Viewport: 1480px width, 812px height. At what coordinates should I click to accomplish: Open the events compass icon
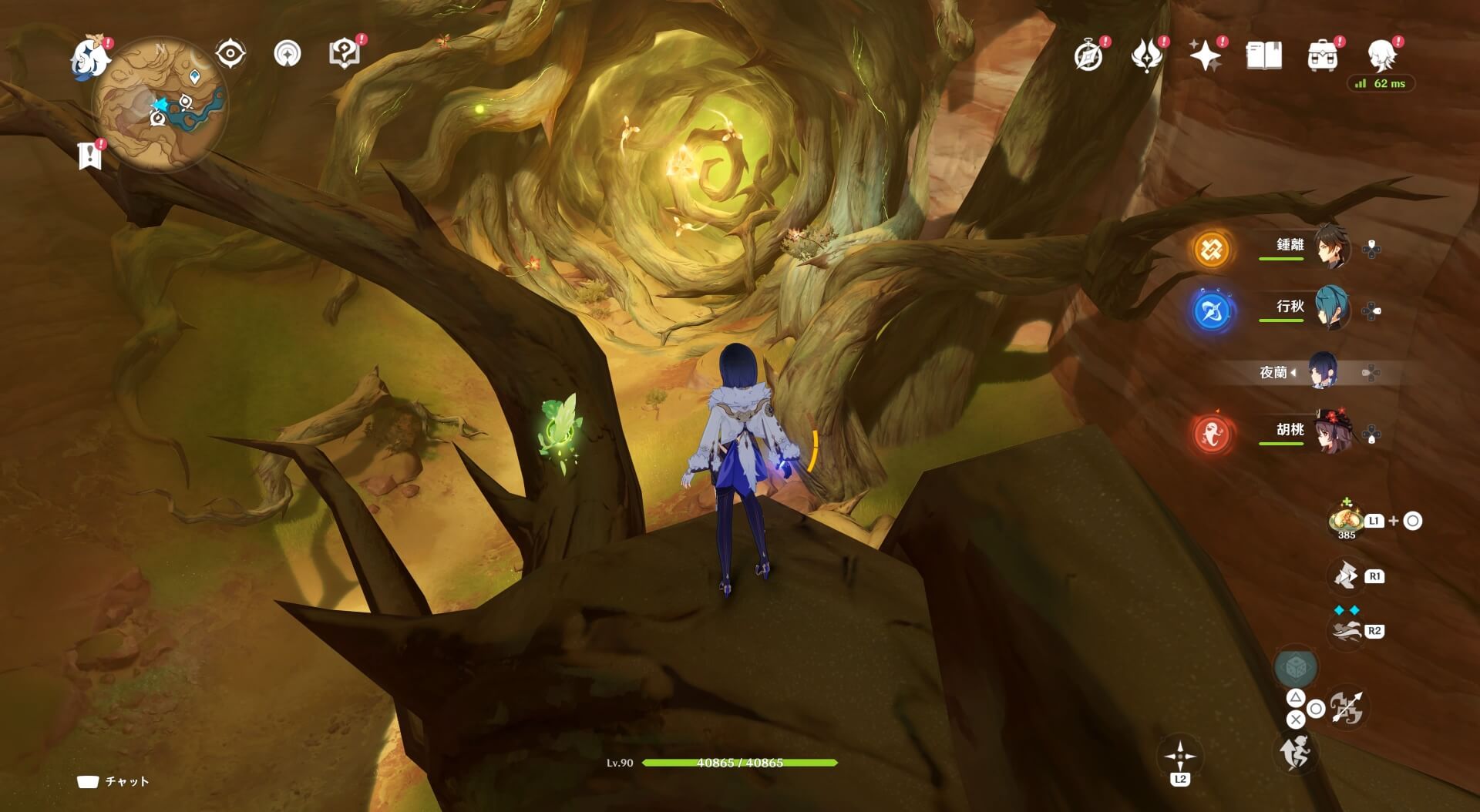click(x=1088, y=56)
